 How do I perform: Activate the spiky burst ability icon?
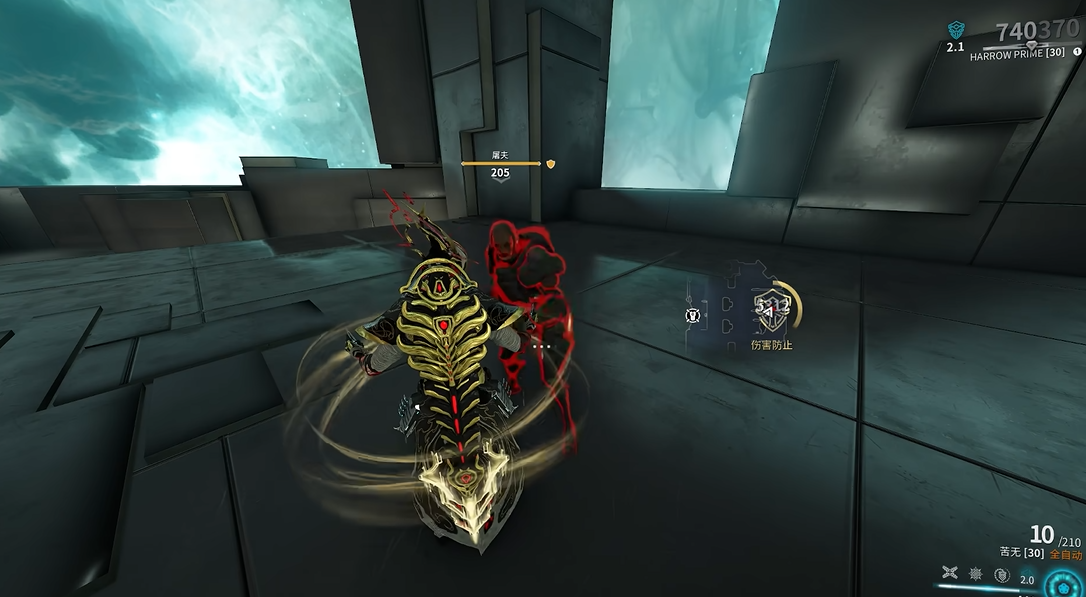[x=975, y=574]
